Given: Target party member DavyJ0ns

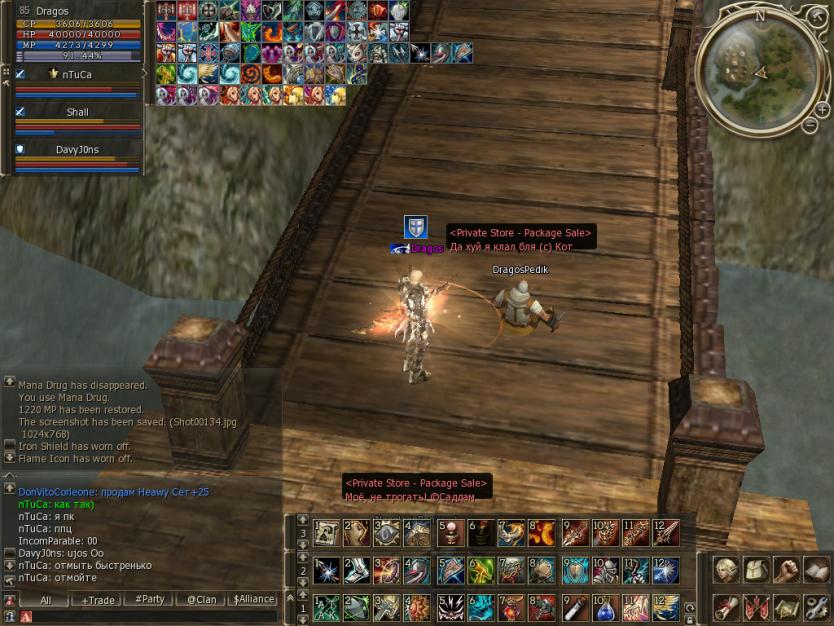Looking at the screenshot, I should point(77,149).
